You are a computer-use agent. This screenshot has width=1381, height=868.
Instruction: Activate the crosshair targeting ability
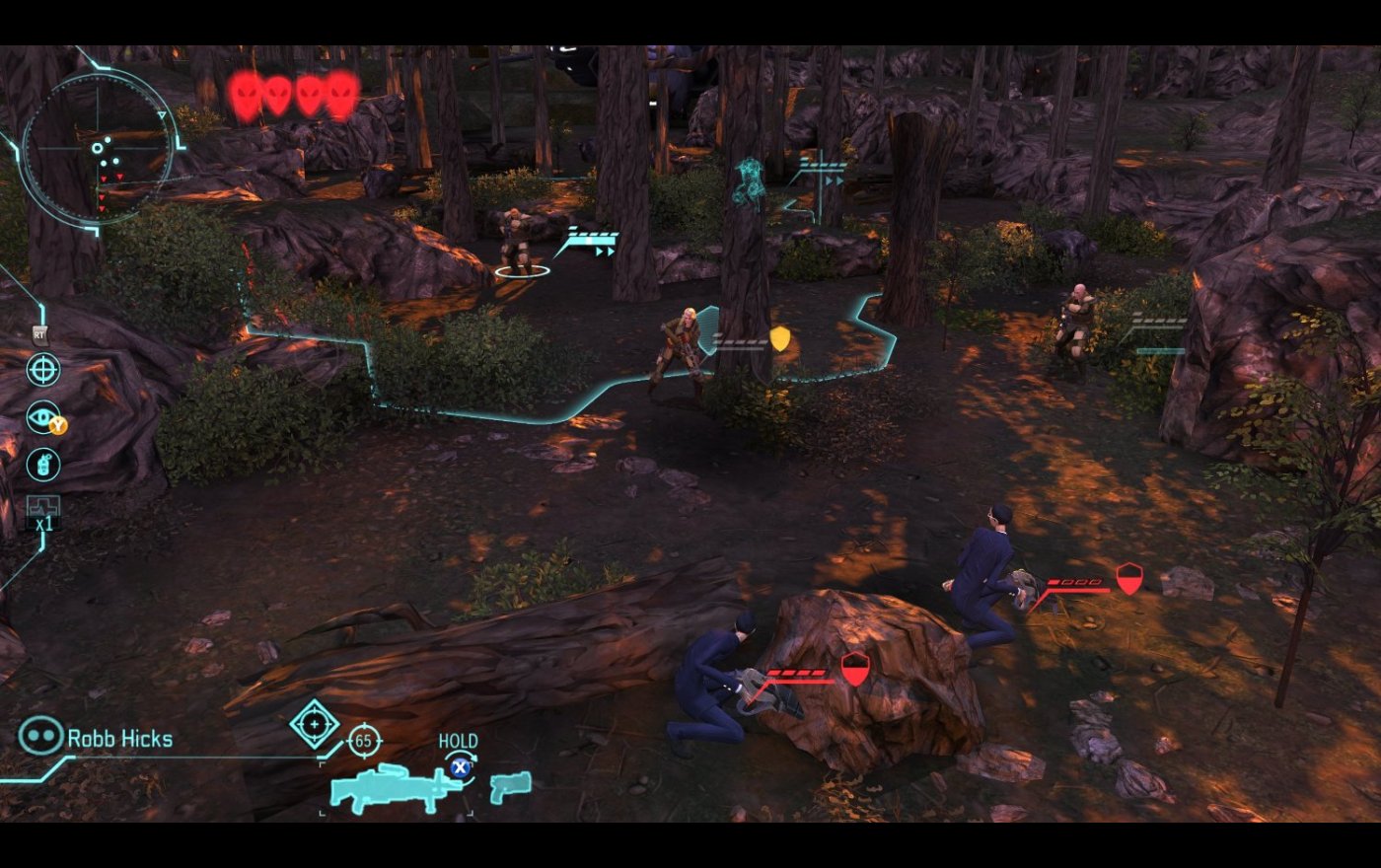point(43,370)
